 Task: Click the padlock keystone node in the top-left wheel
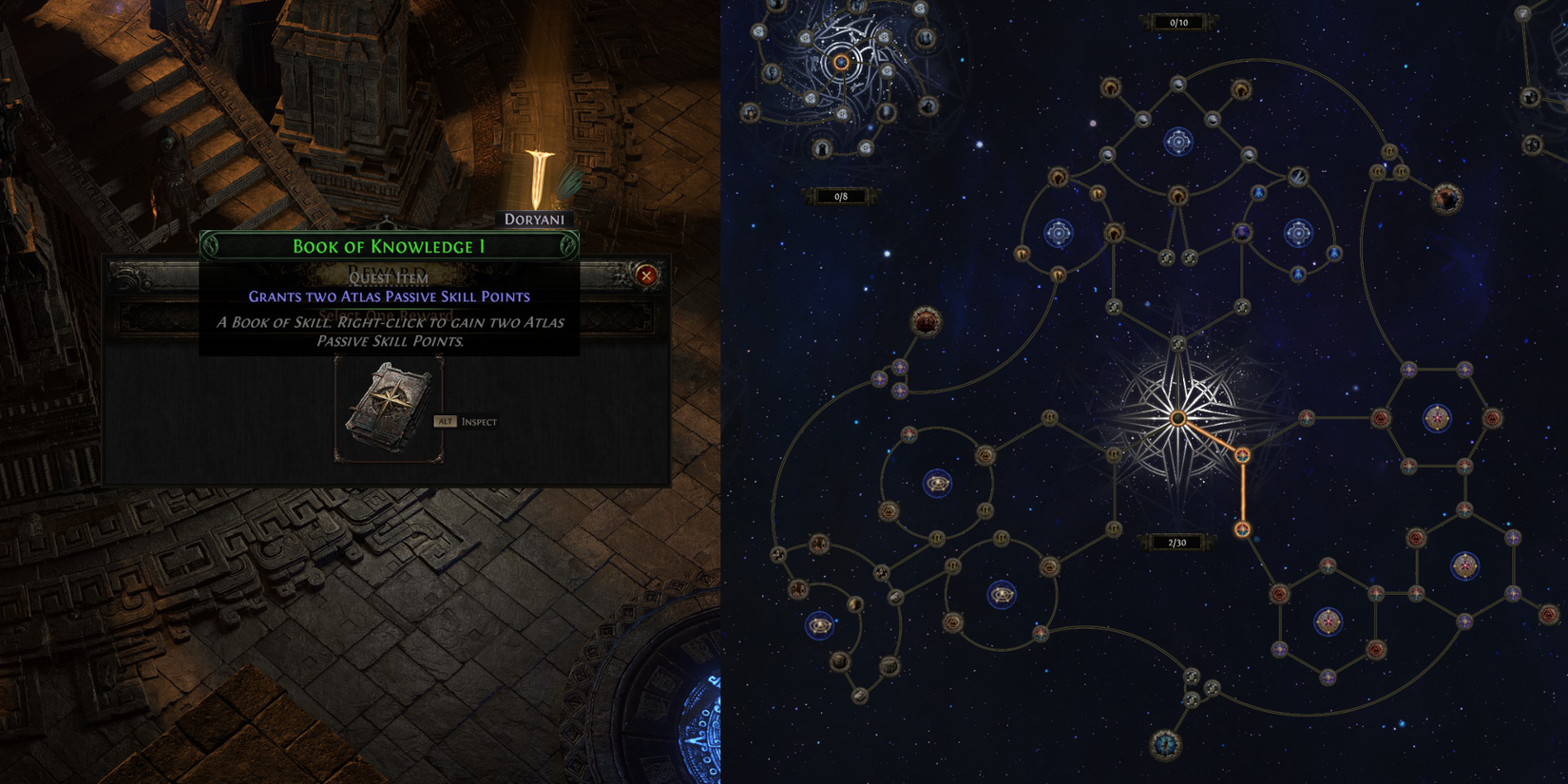pyautogui.click(x=820, y=147)
